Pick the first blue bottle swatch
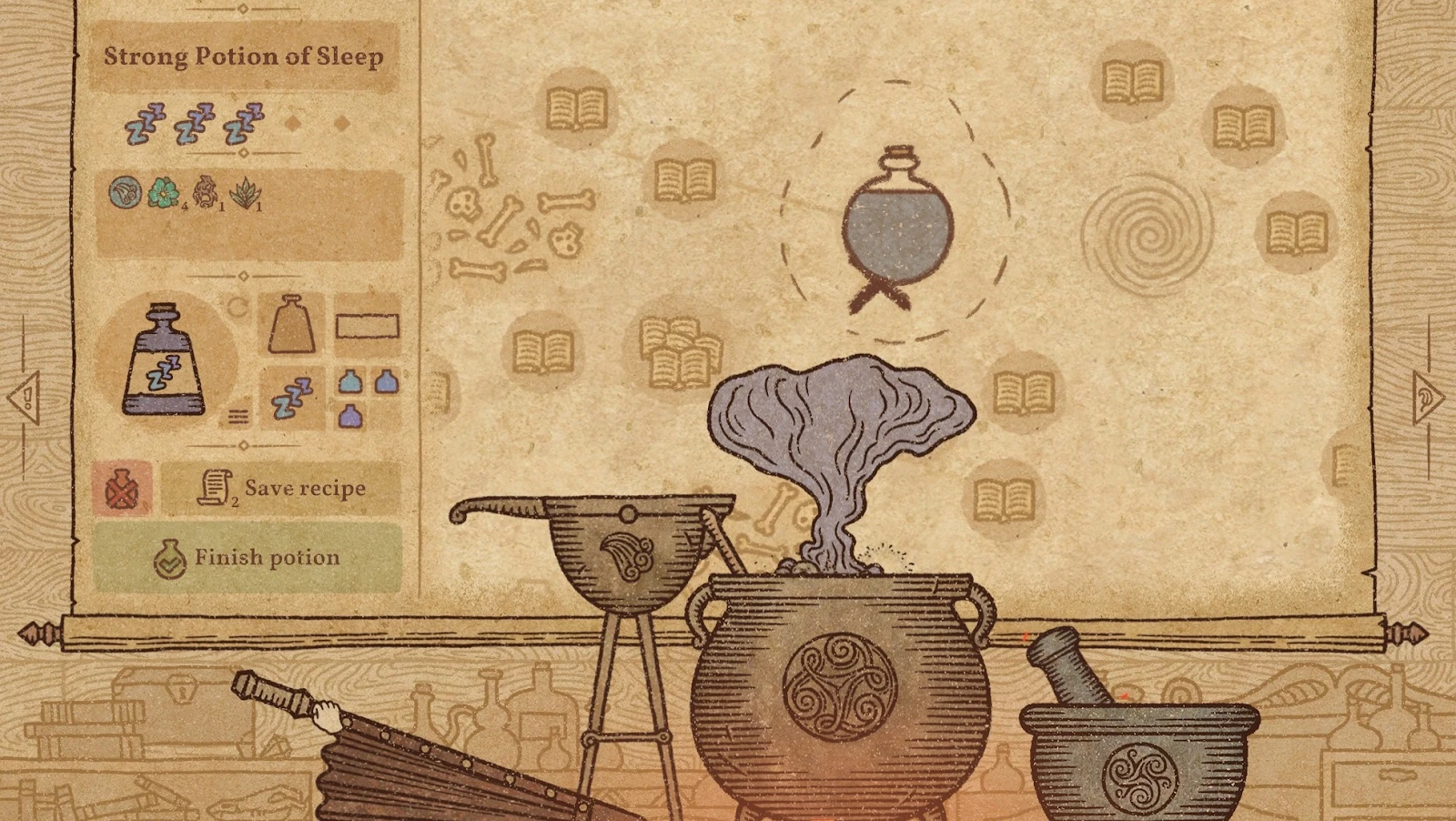The image size is (1456, 821). tap(349, 382)
